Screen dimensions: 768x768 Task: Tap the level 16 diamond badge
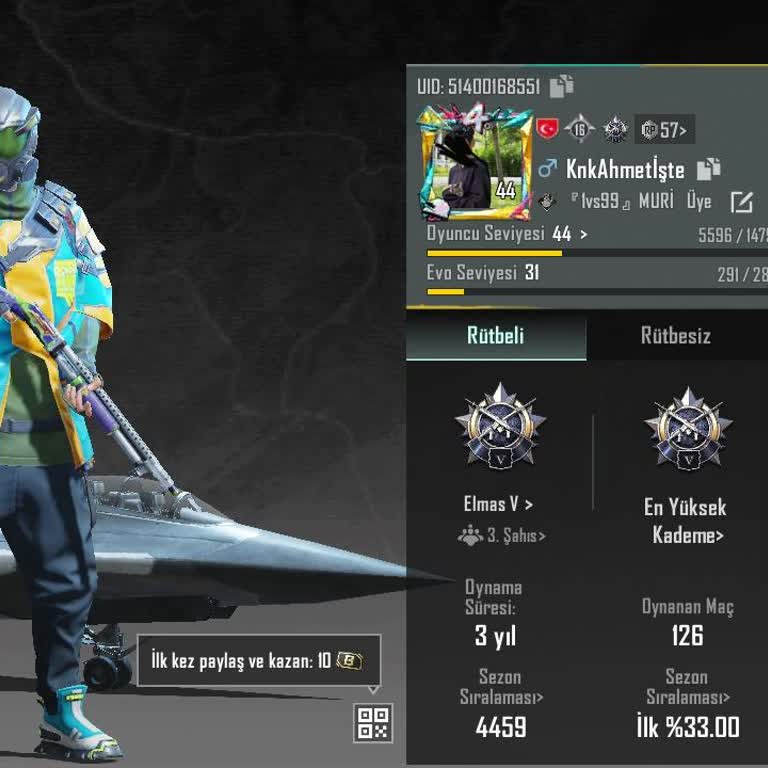[580, 129]
